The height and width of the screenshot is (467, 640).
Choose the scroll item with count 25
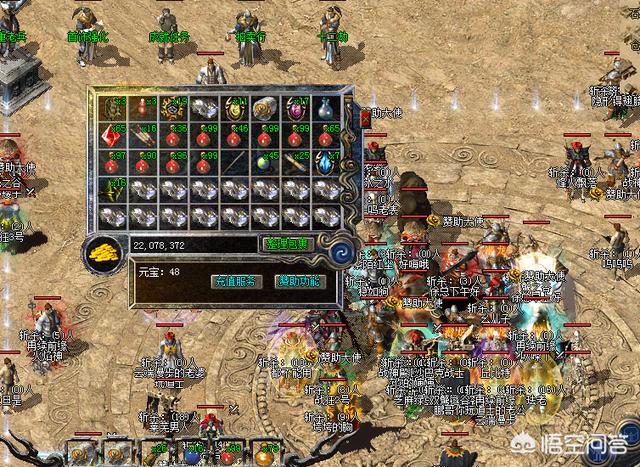(x=297, y=164)
